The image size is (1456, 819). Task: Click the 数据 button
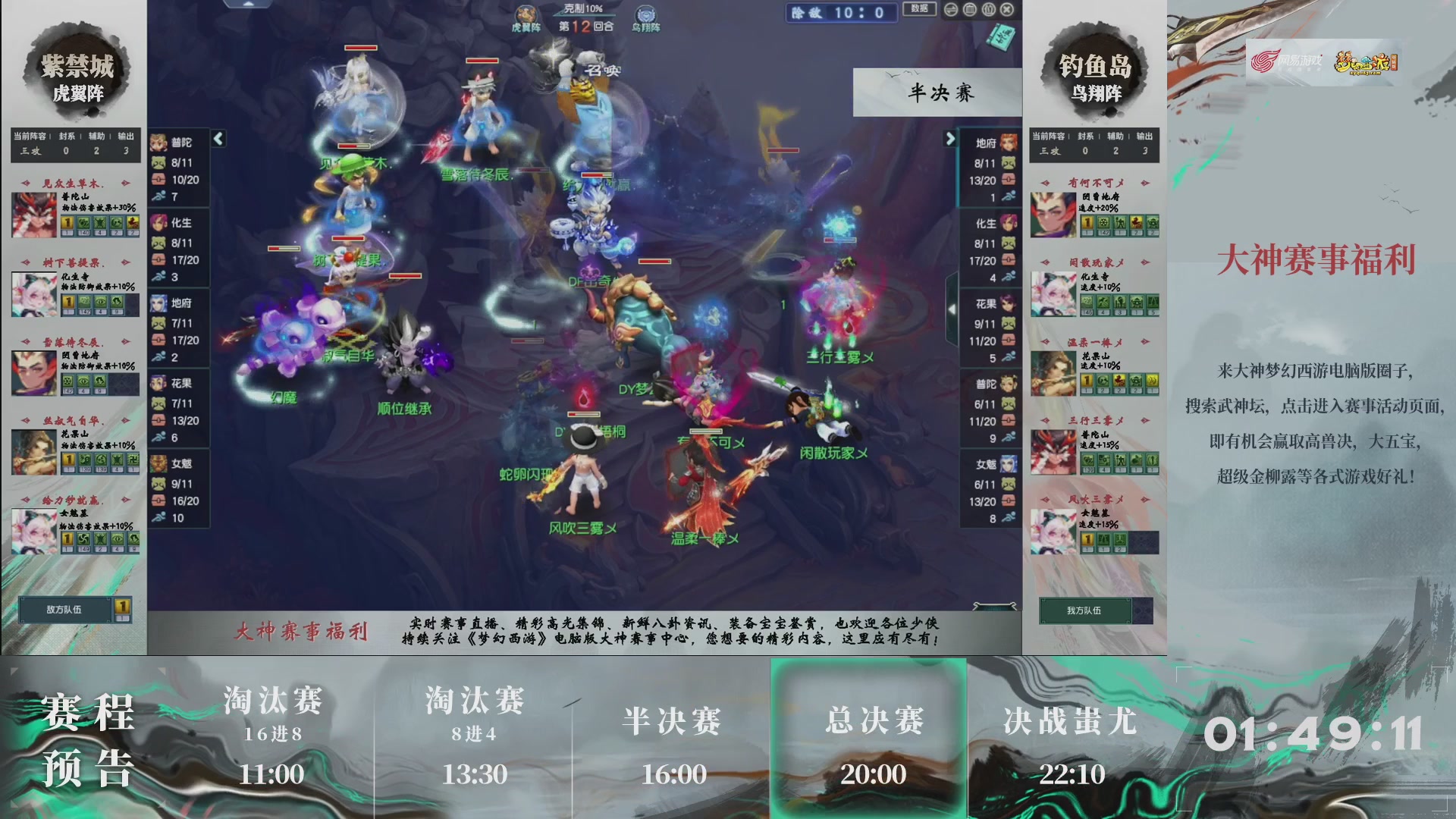click(918, 9)
